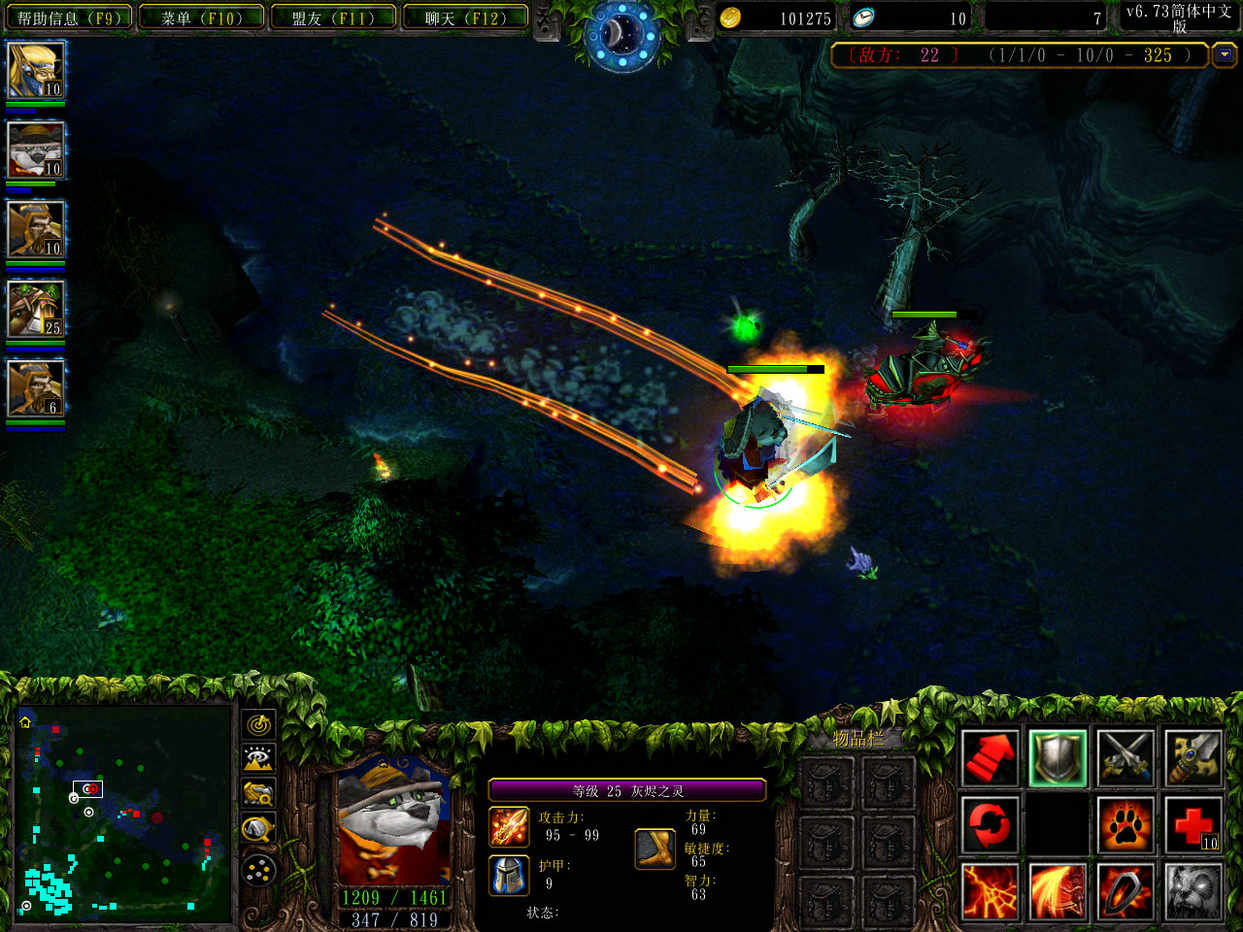Image resolution: width=1243 pixels, height=932 pixels.
Task: Activate the shield Hold Position command
Action: 1058,759
